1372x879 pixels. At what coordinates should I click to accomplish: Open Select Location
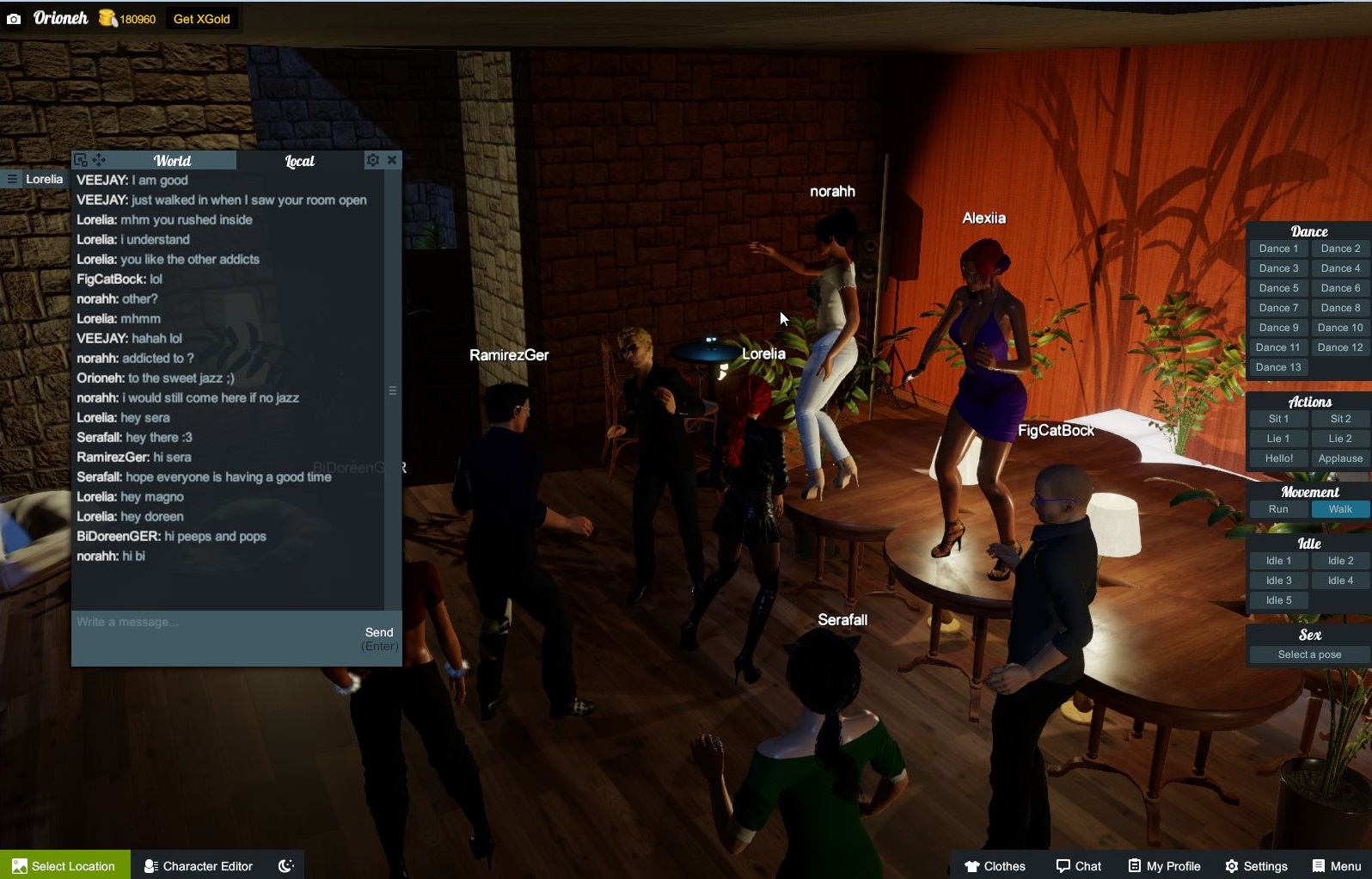(65, 865)
